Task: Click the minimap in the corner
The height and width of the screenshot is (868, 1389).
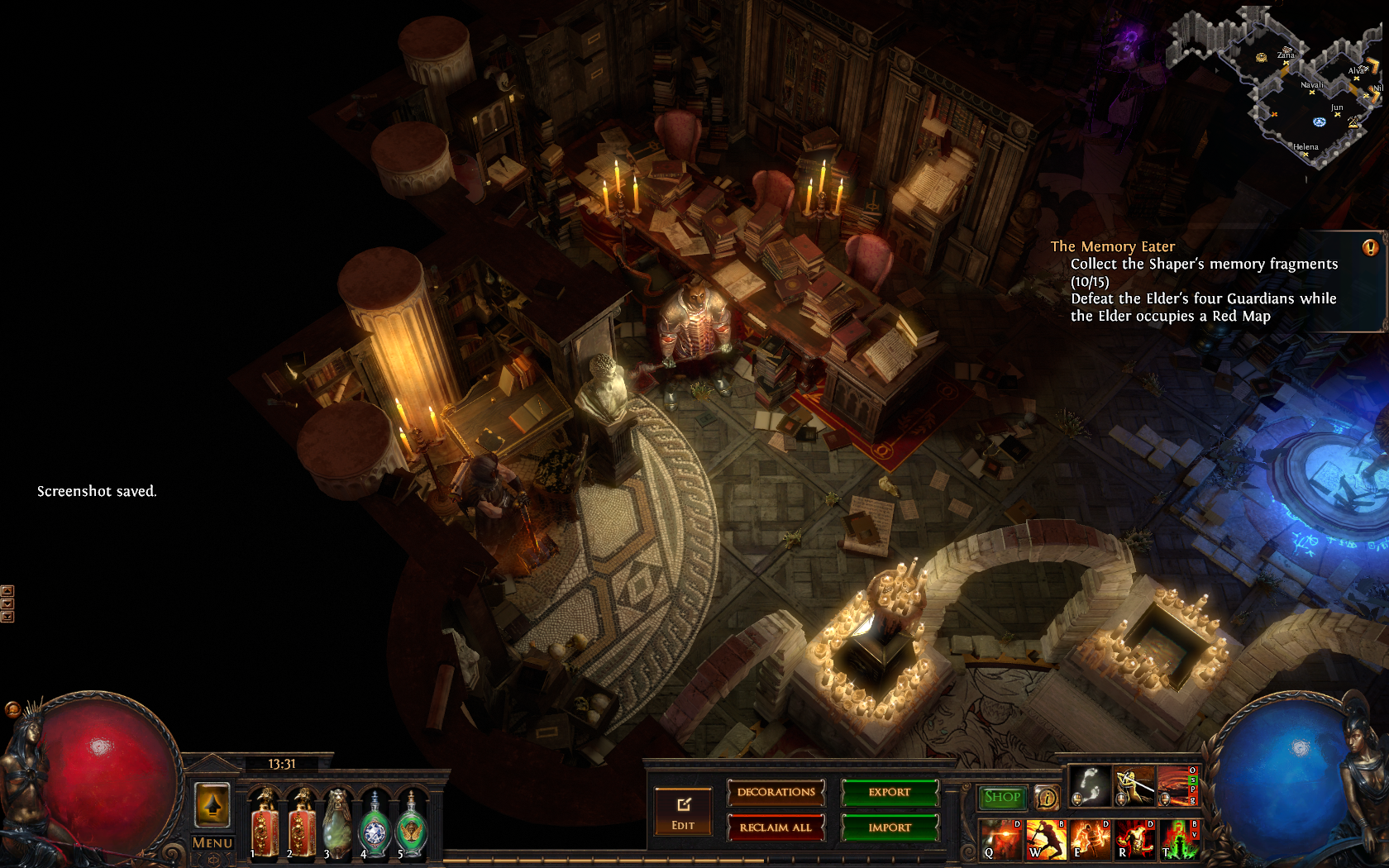Action: [x=1290, y=91]
